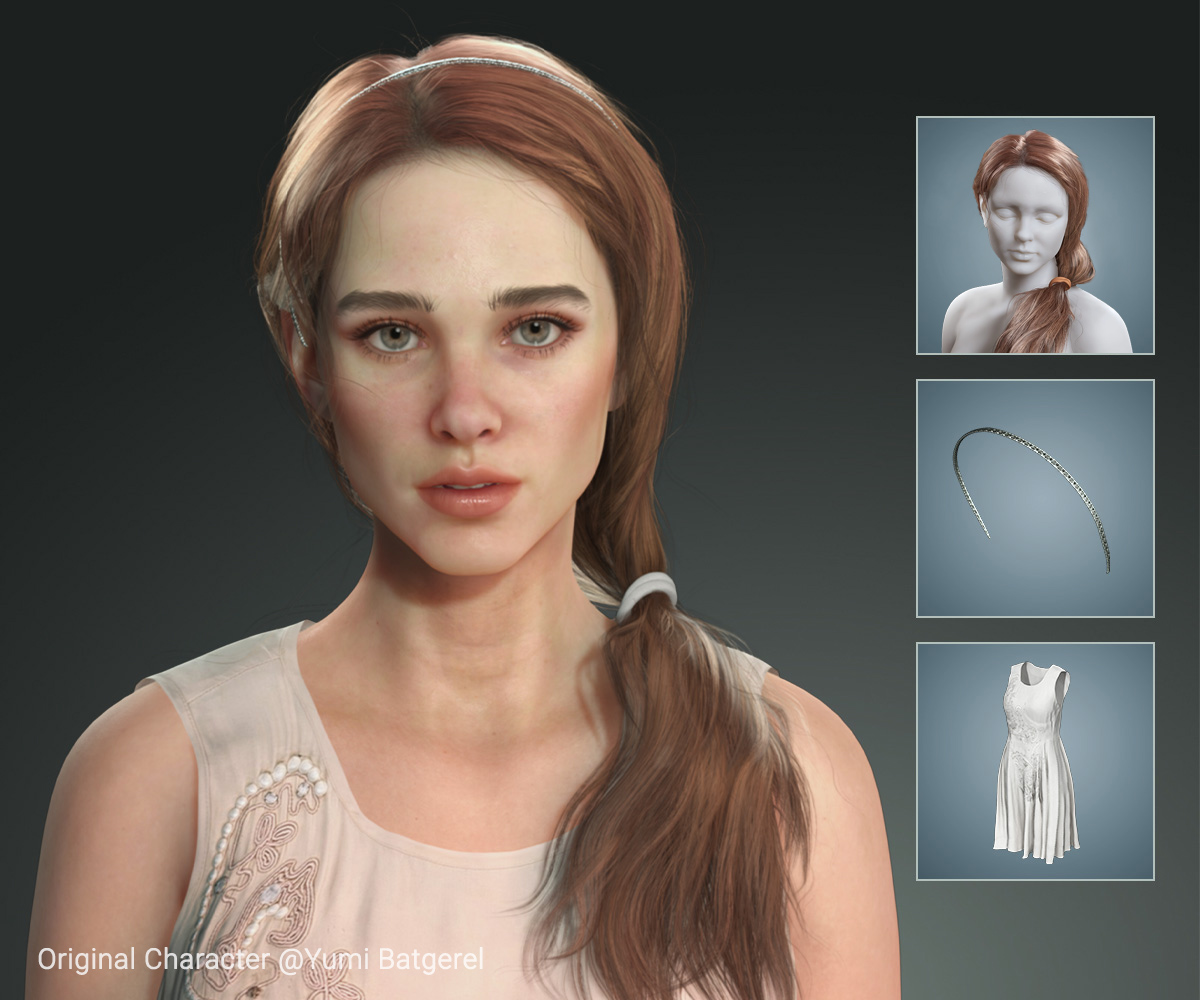
Task: Select the ponytail hair thumbnail
Action: 1035,235
